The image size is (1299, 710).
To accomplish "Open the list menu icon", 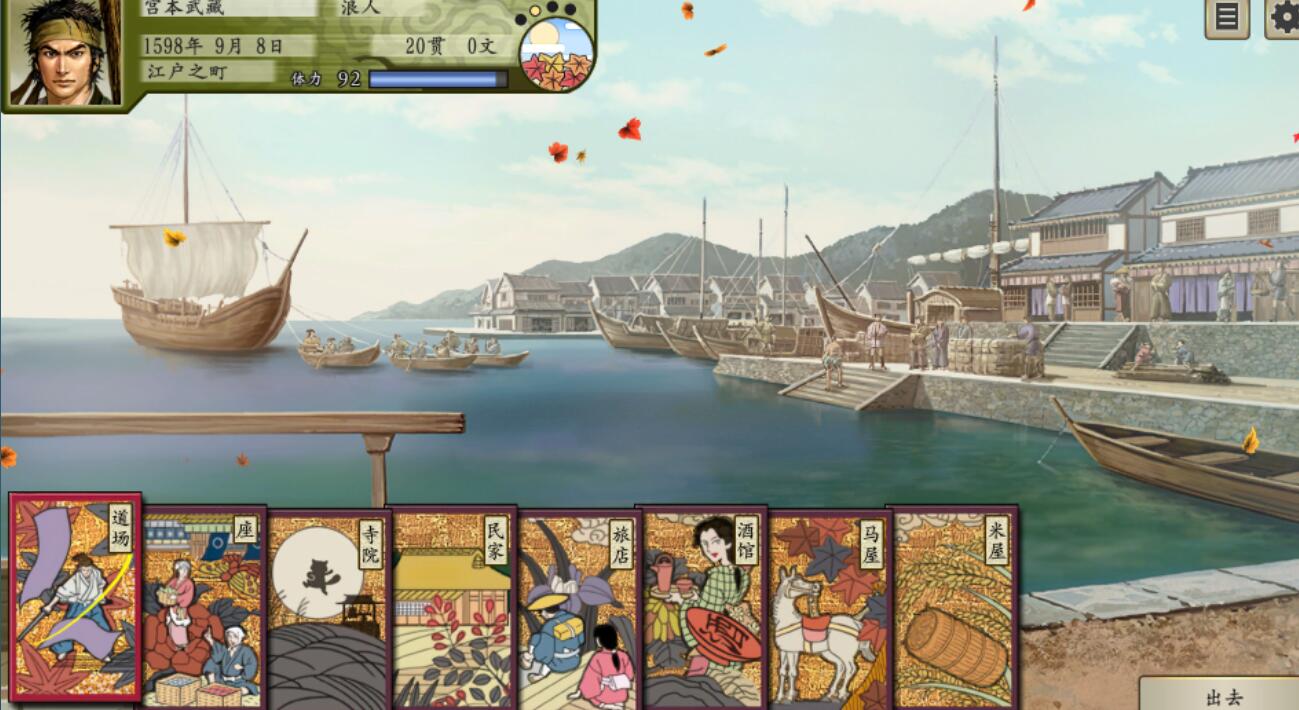I will point(1227,17).
